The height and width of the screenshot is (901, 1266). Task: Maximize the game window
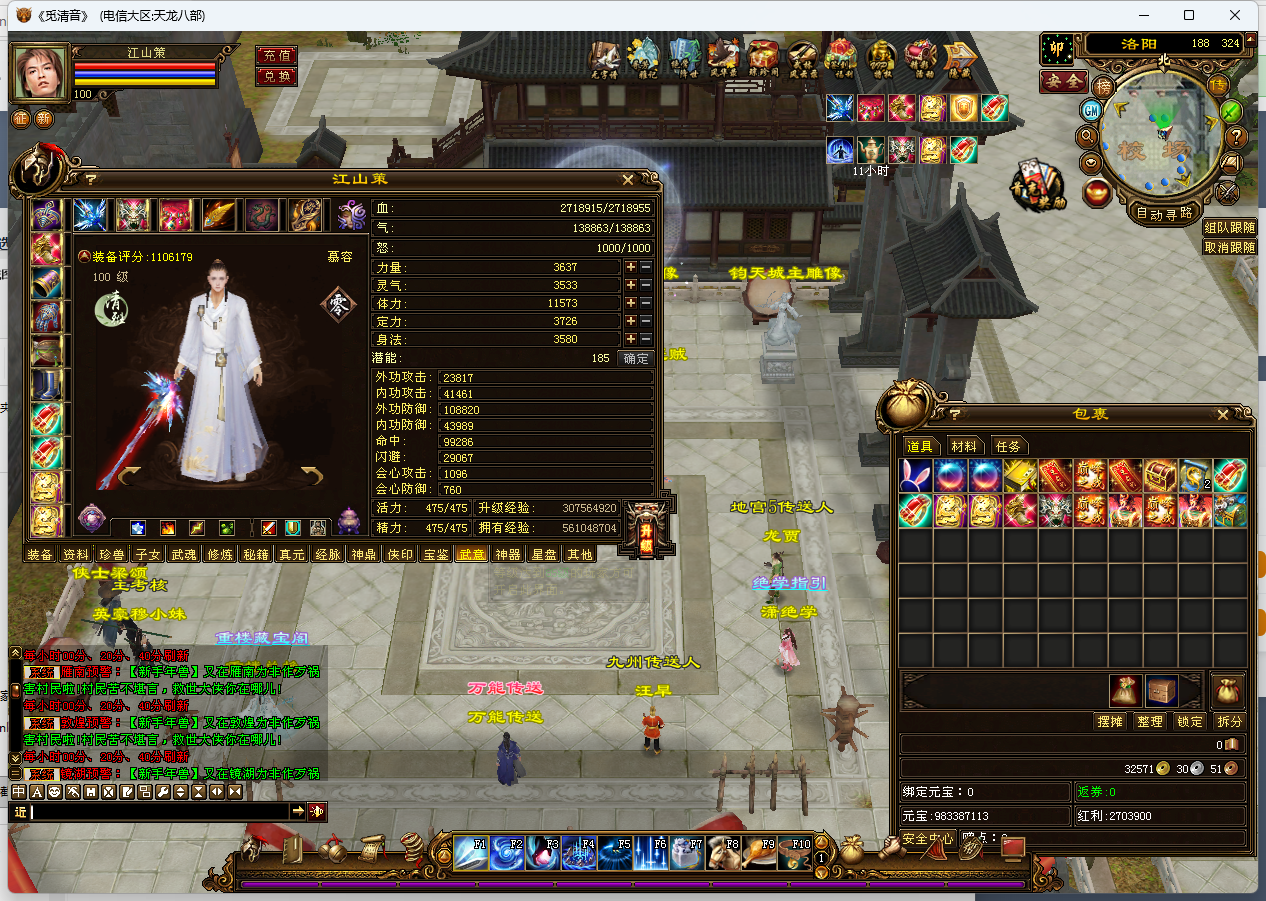pos(1189,15)
